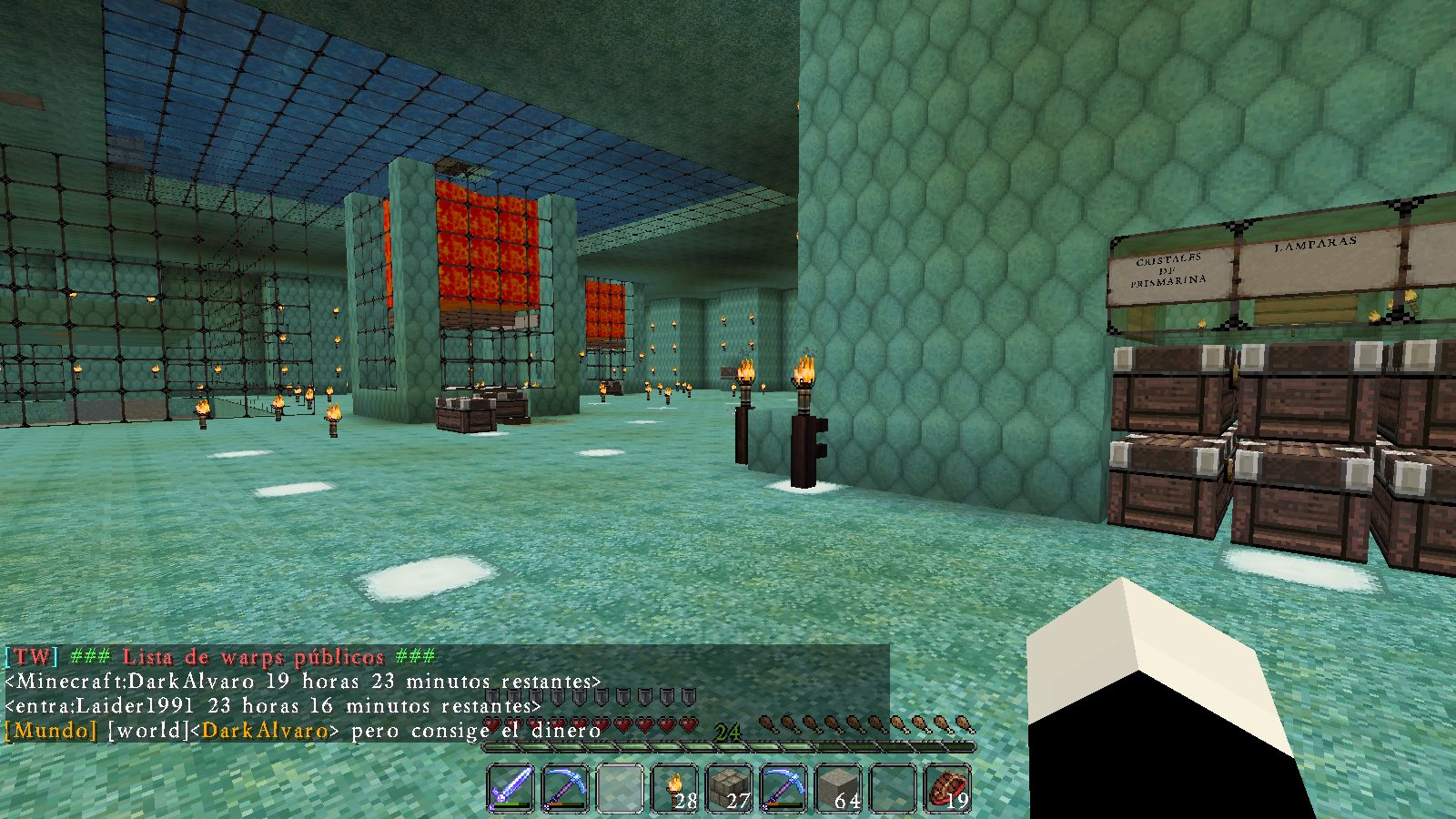Select the cooked meat stack of 19

(x=947, y=786)
